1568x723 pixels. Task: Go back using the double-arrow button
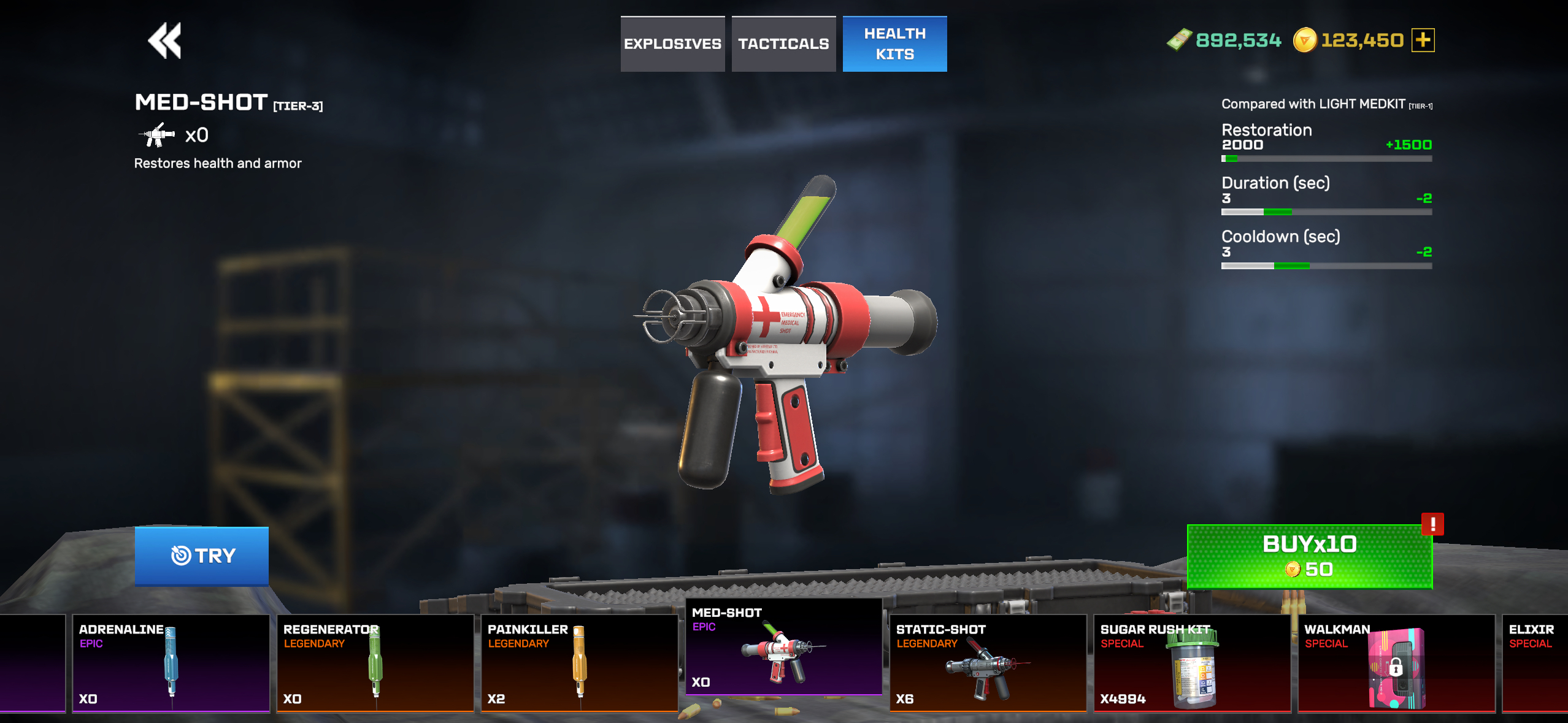click(164, 40)
